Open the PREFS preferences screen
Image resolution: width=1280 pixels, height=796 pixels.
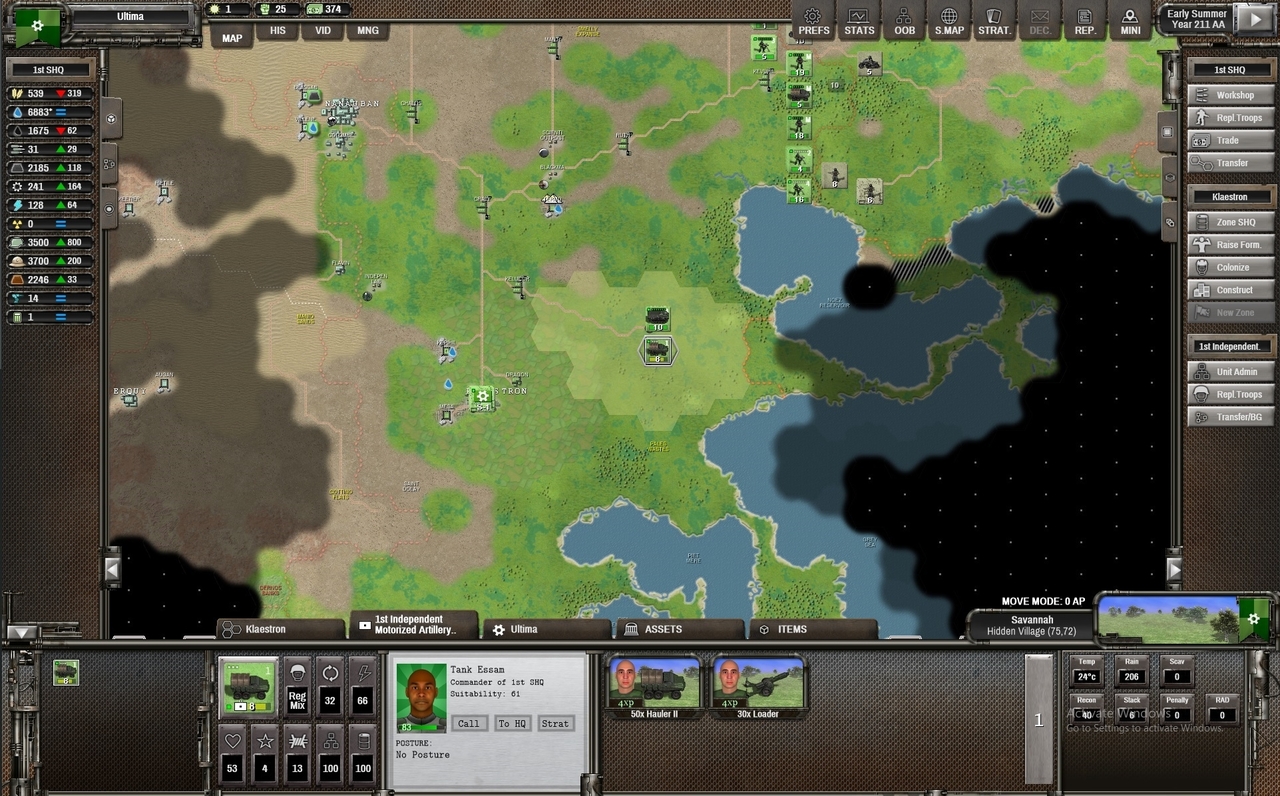[813, 20]
